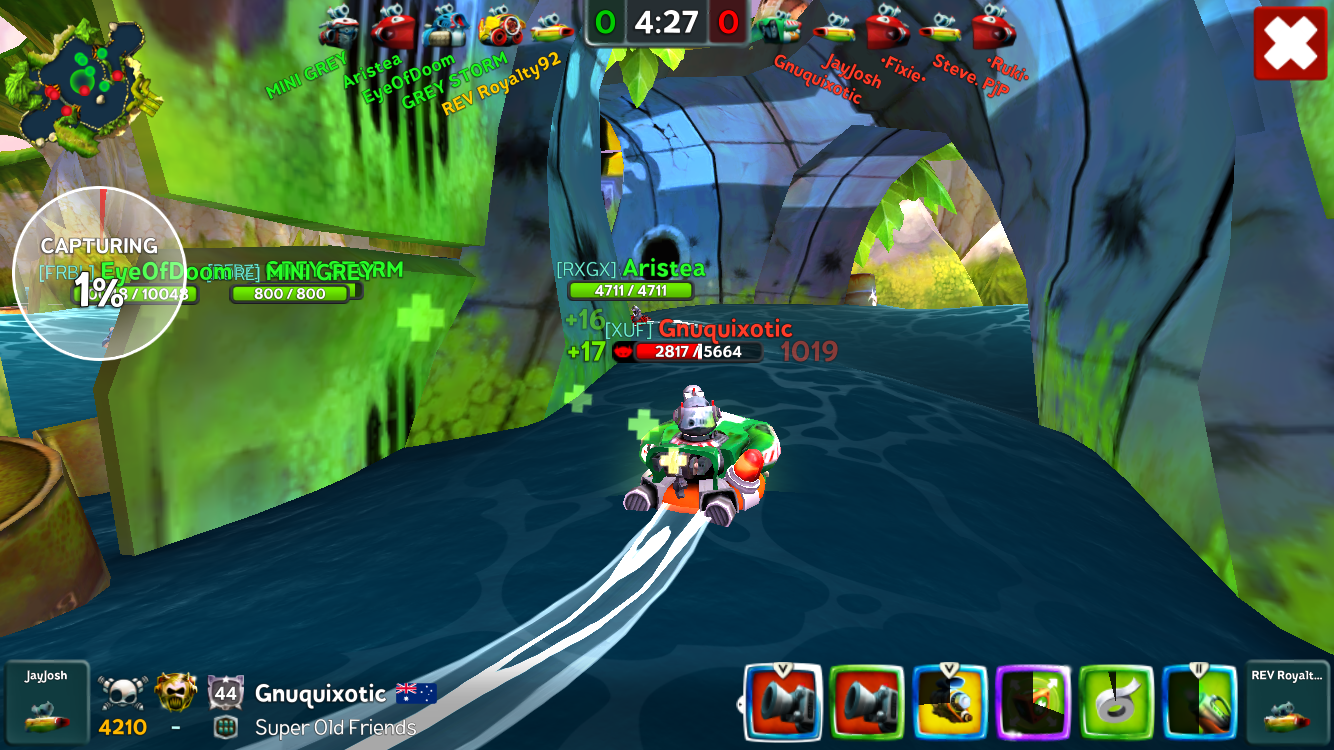The image size is (1334, 750).
Task: Open the island minimap
Action: [80, 82]
